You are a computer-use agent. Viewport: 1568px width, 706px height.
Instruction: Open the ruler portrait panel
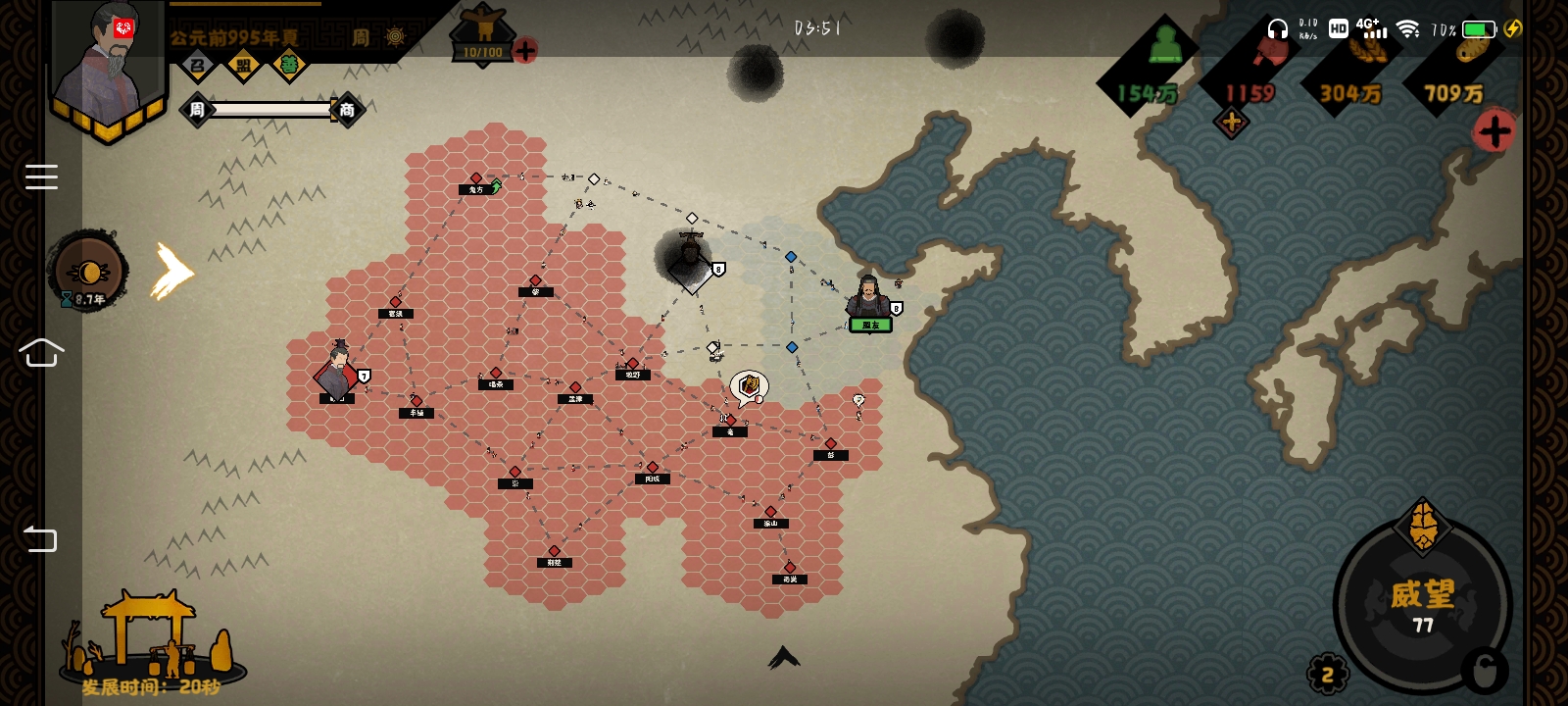click(x=110, y=69)
